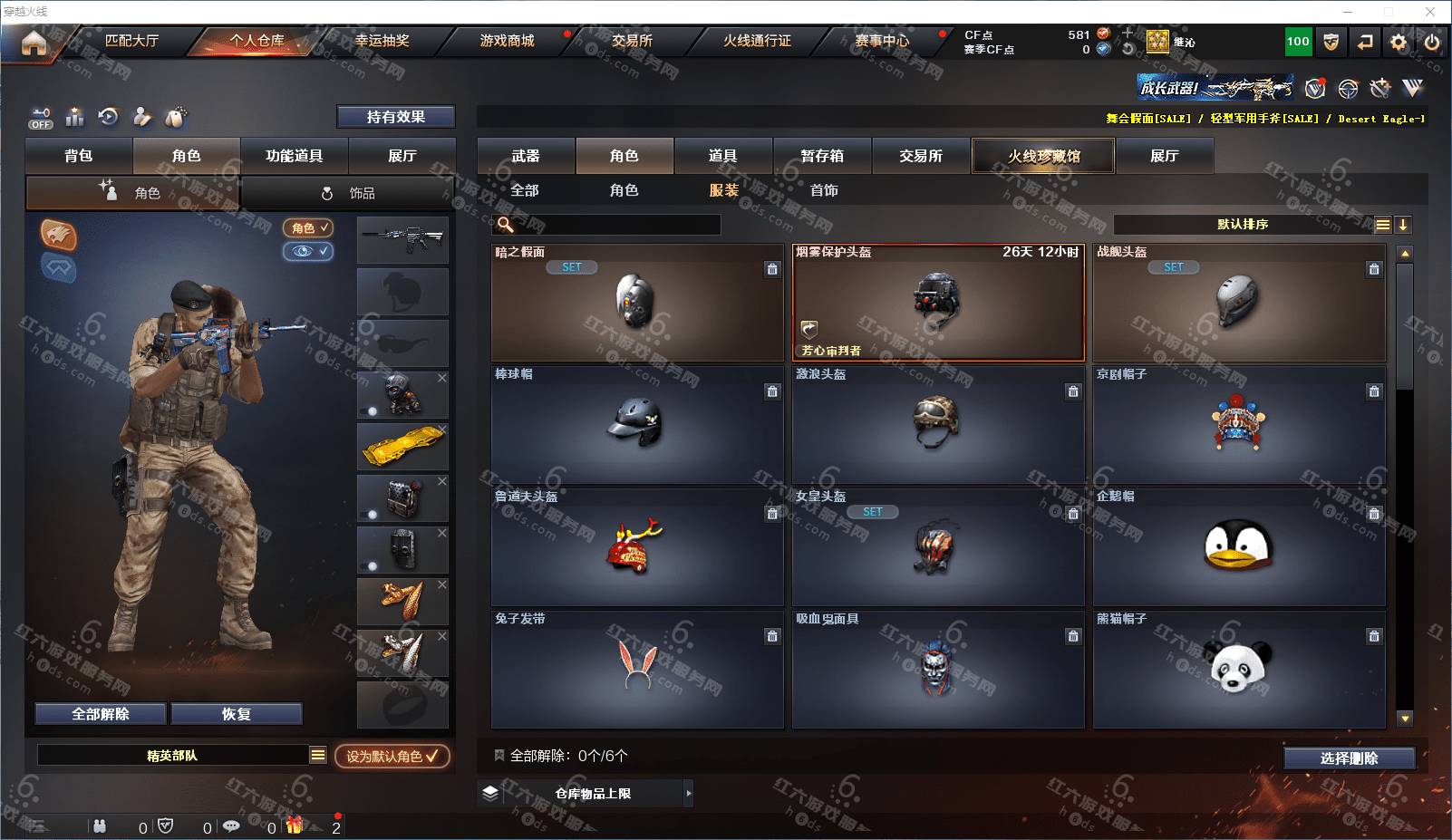Open the 默认排序 sort dropdown
This screenshot has width=1452, height=840.
[x=1243, y=225]
